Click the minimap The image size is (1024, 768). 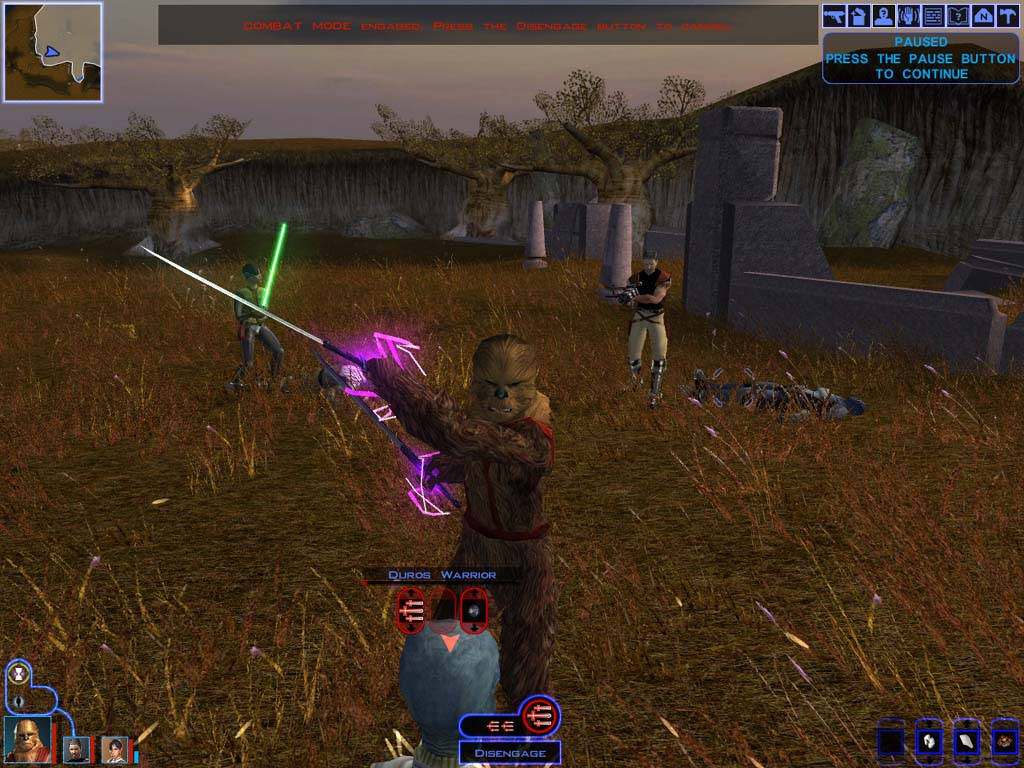[52, 52]
